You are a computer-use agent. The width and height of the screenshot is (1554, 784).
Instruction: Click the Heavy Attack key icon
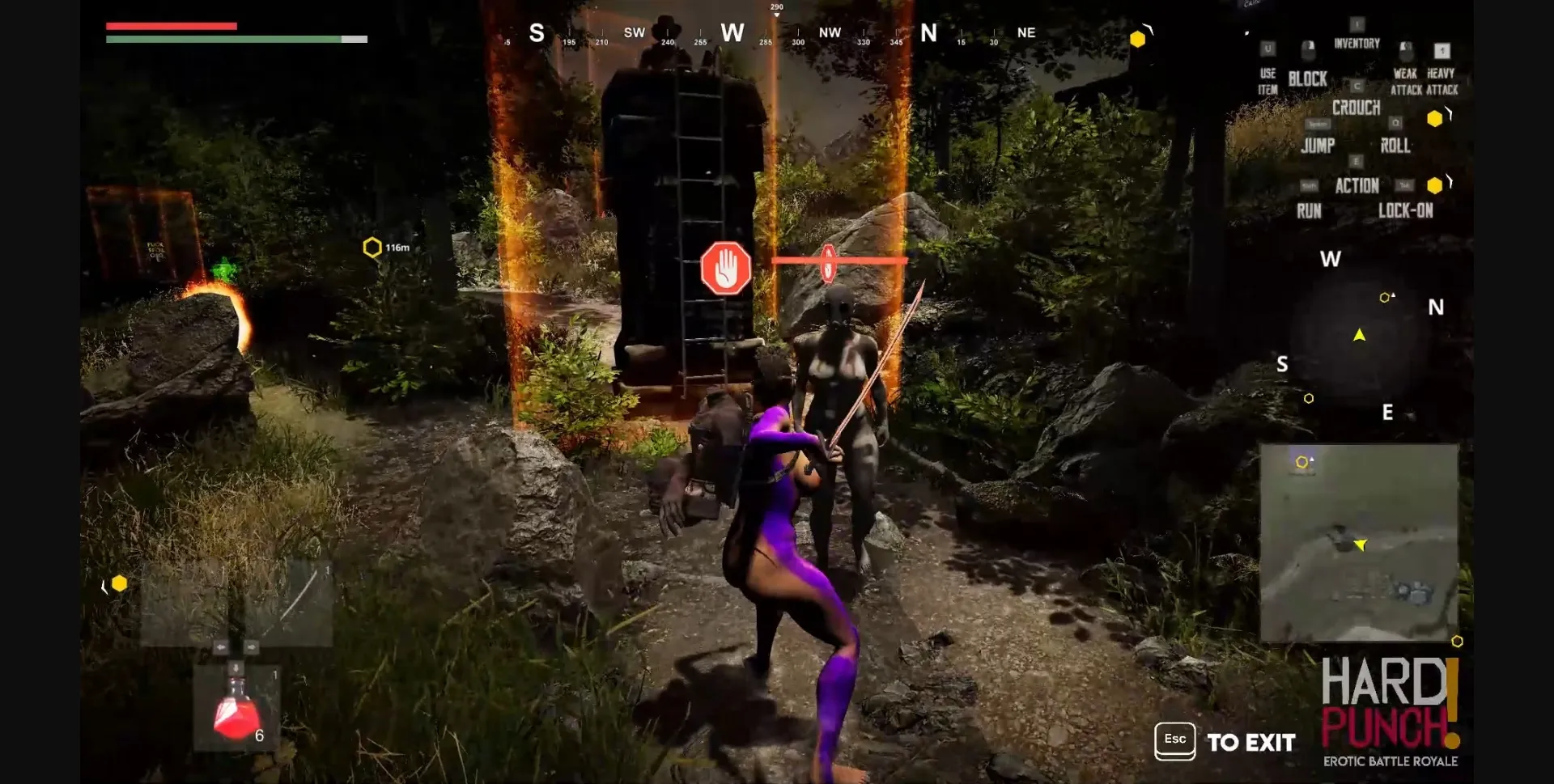(x=1442, y=52)
